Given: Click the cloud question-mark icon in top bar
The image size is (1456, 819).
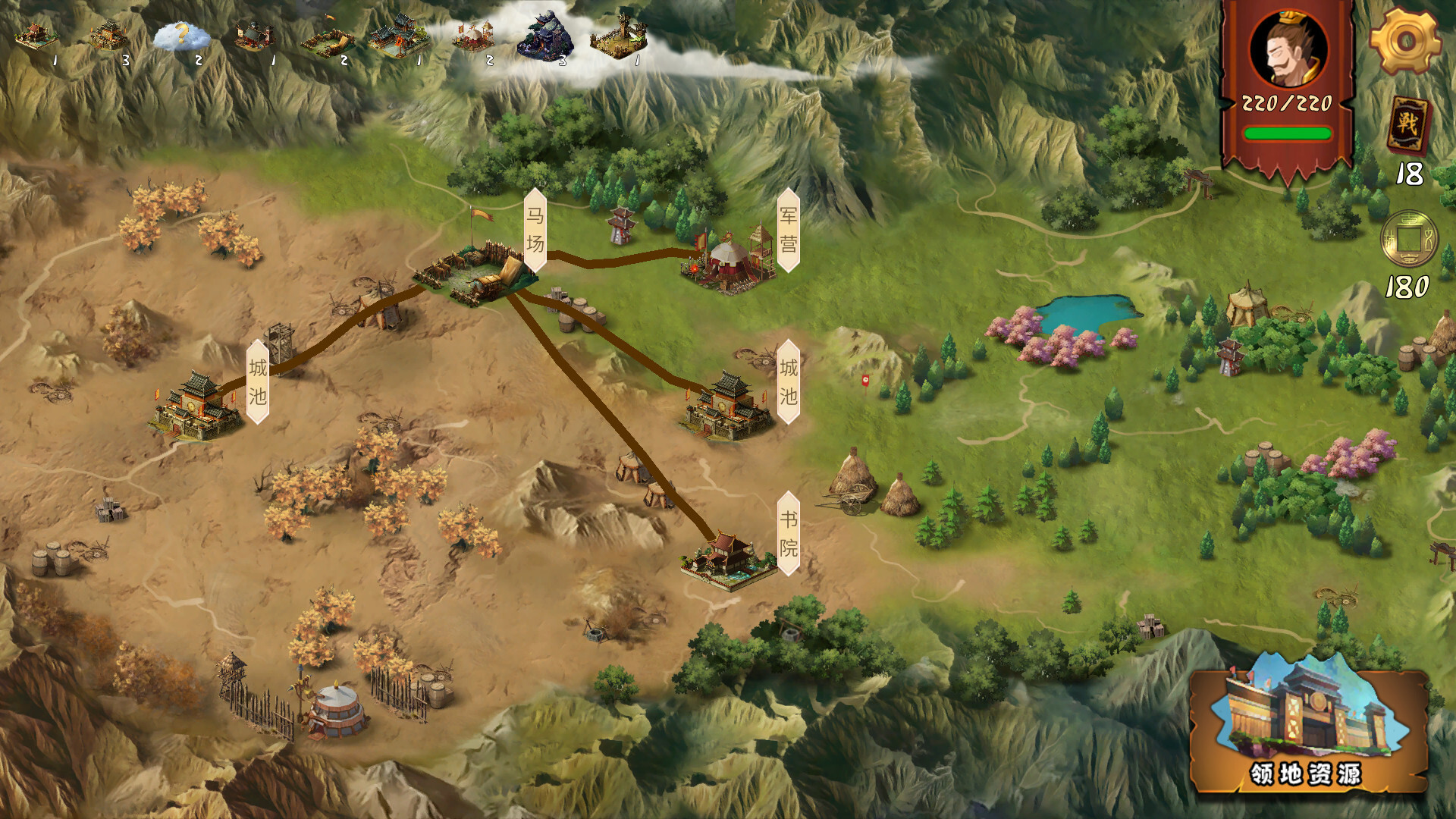Looking at the screenshot, I should pyautogui.click(x=180, y=34).
